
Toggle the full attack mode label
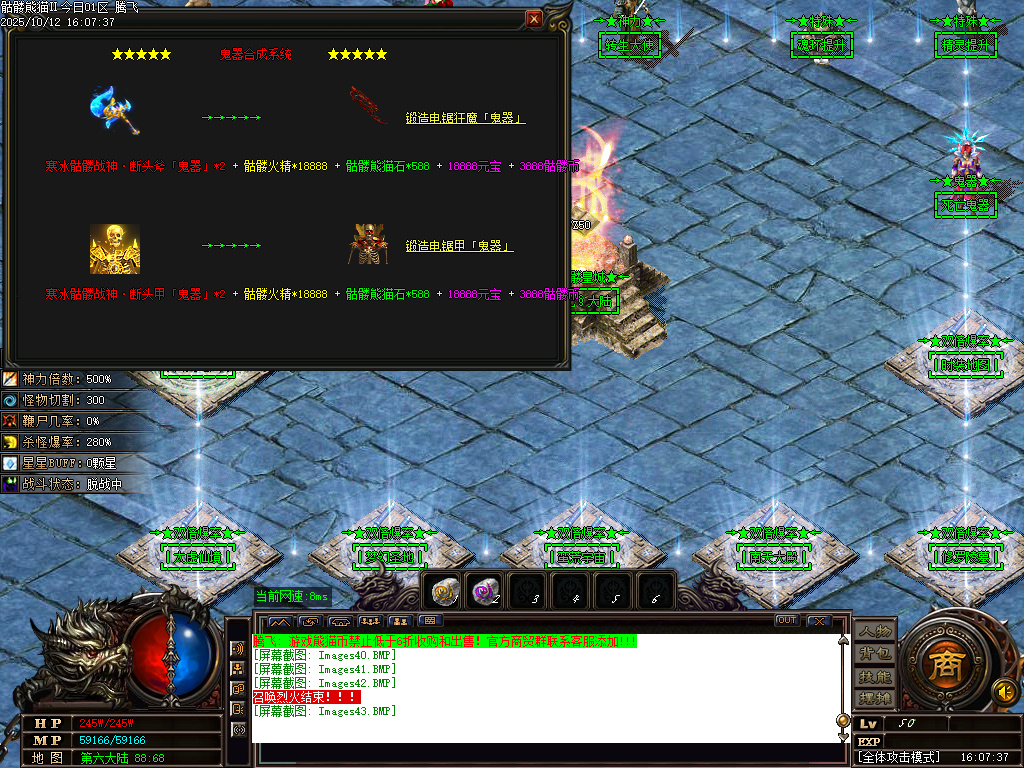pyautogui.click(x=899, y=757)
